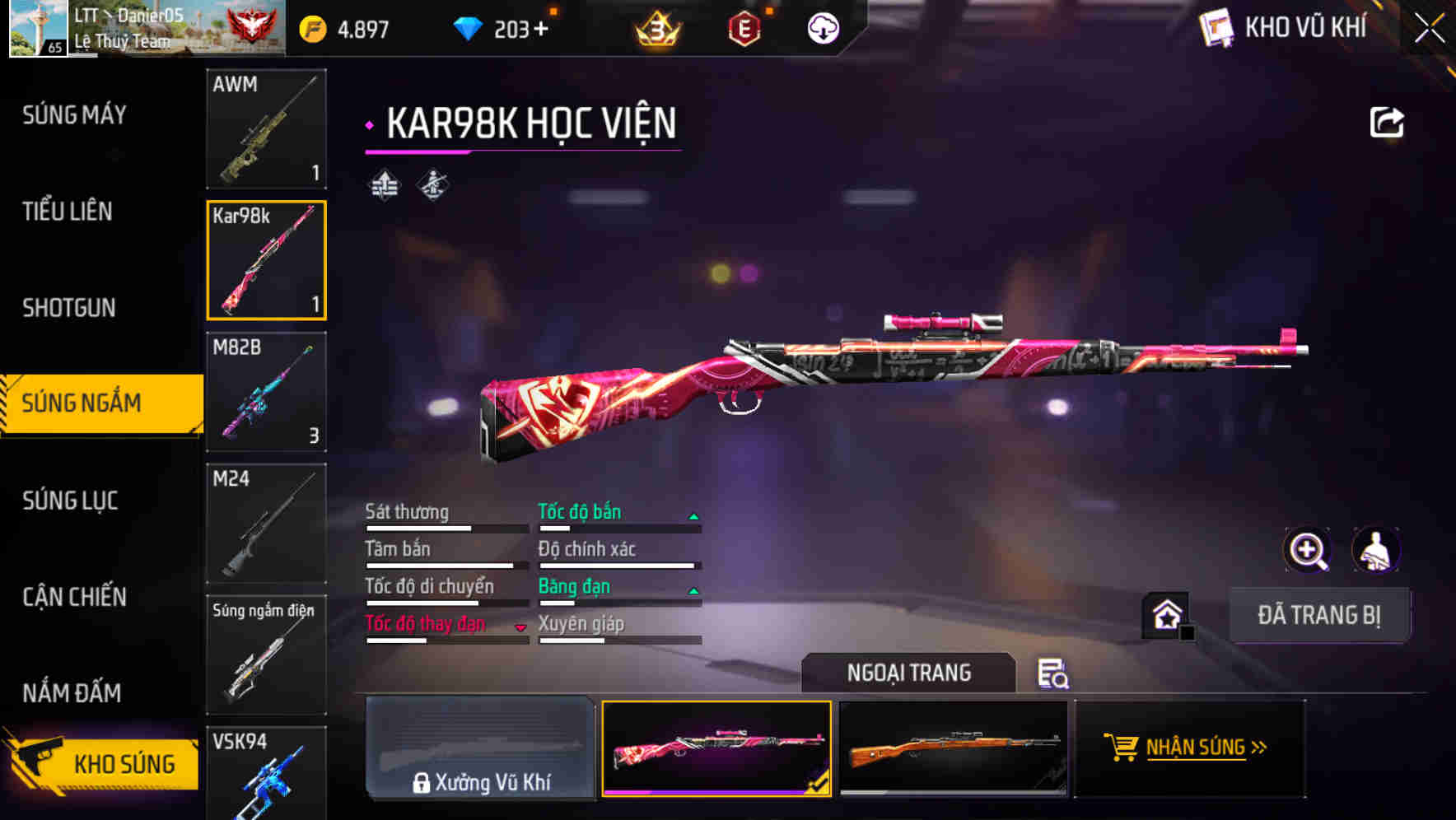
Task: Open Kho Vũ Khí via book icon
Action: [1215, 26]
